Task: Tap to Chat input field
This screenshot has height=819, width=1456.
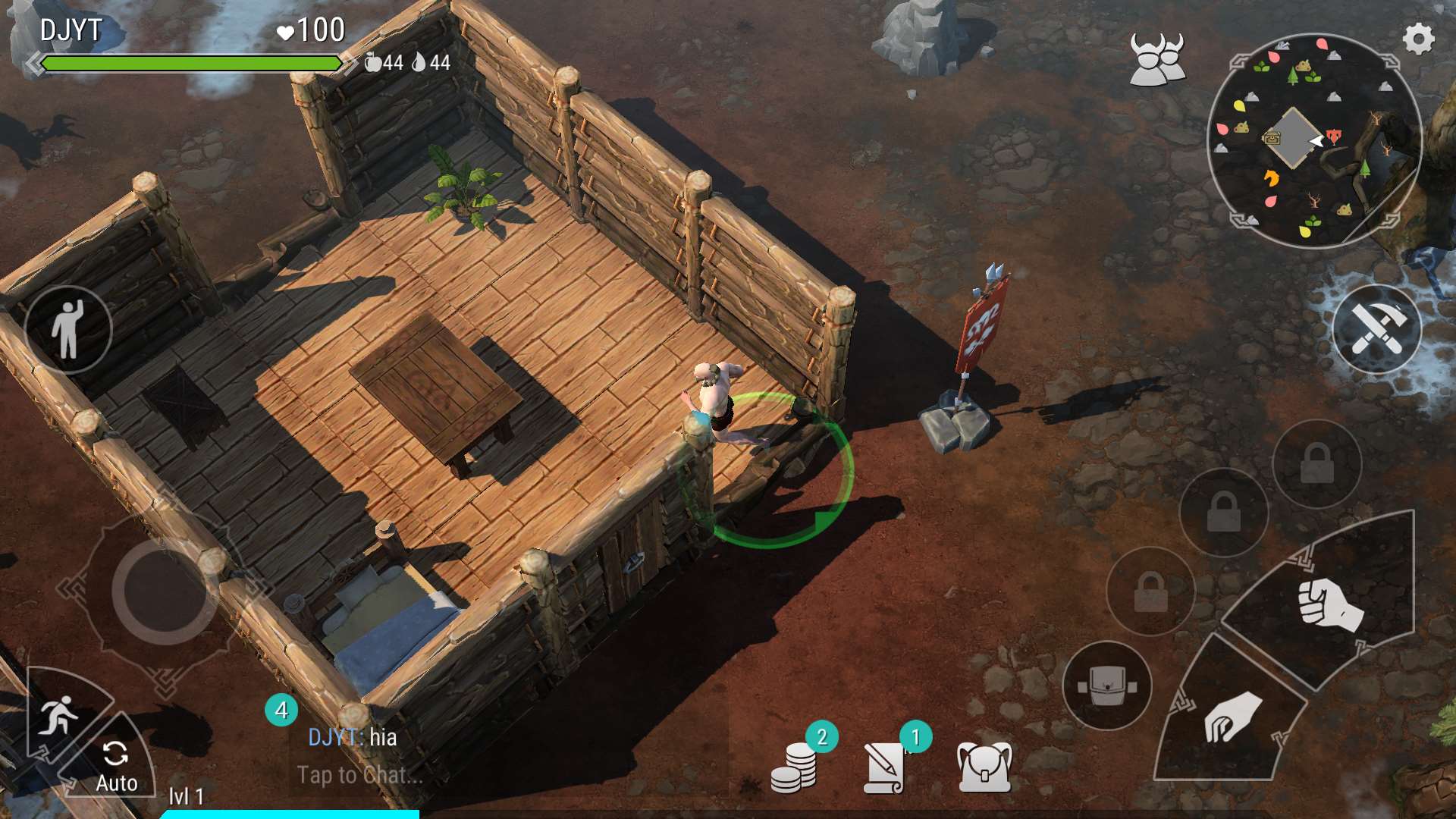Action: [360, 775]
